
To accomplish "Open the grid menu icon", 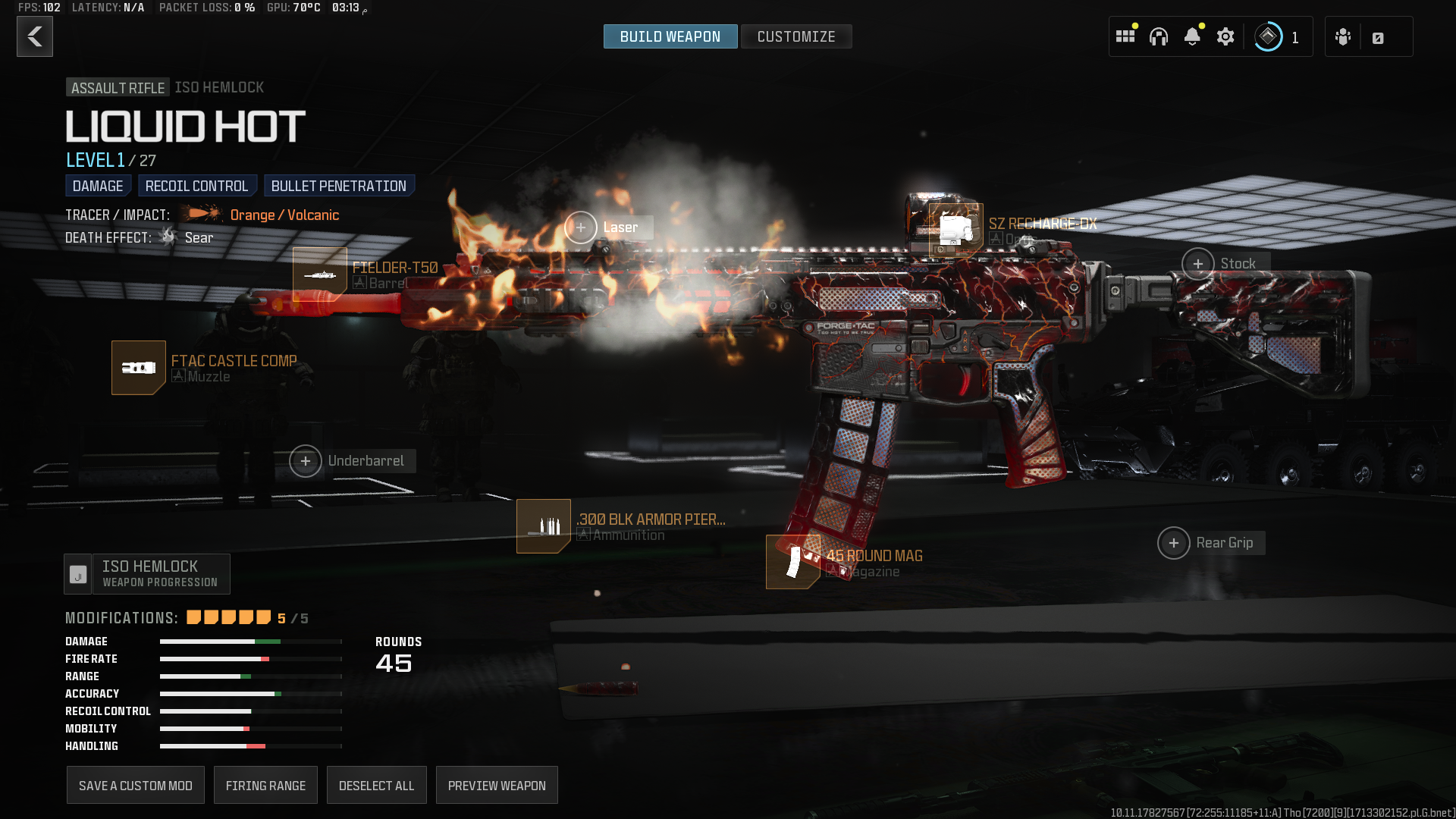I will point(1125,36).
